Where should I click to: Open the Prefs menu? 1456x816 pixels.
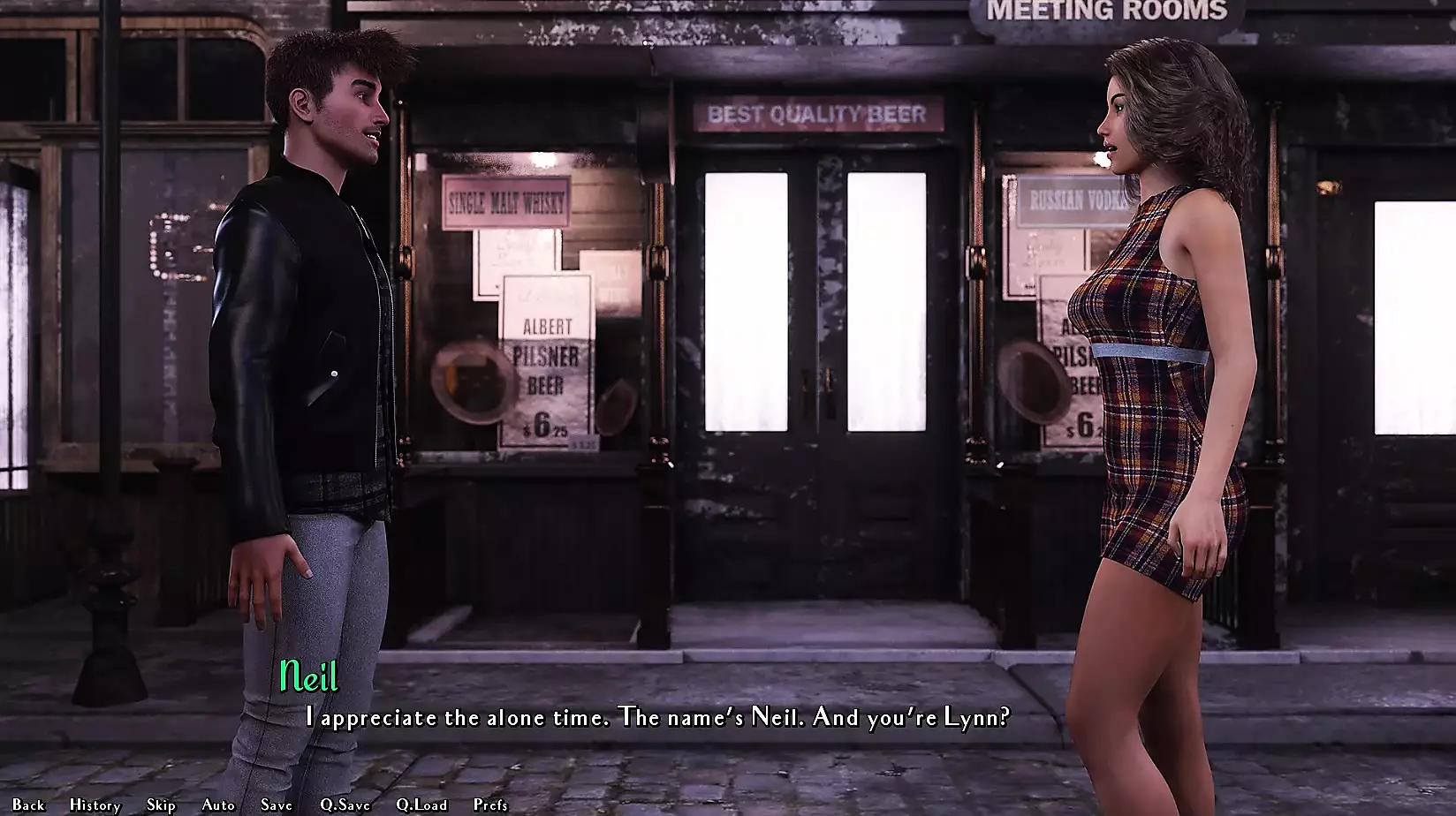pos(490,805)
